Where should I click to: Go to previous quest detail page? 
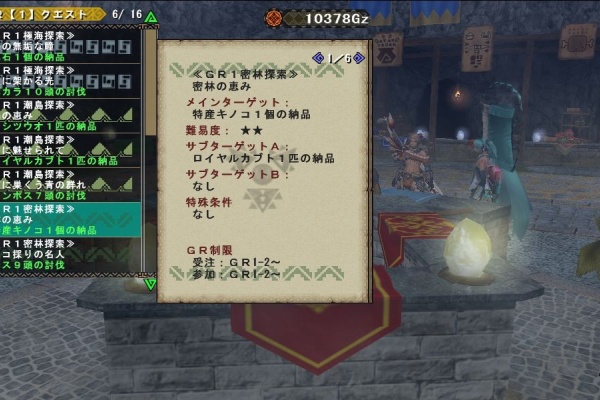point(318,58)
